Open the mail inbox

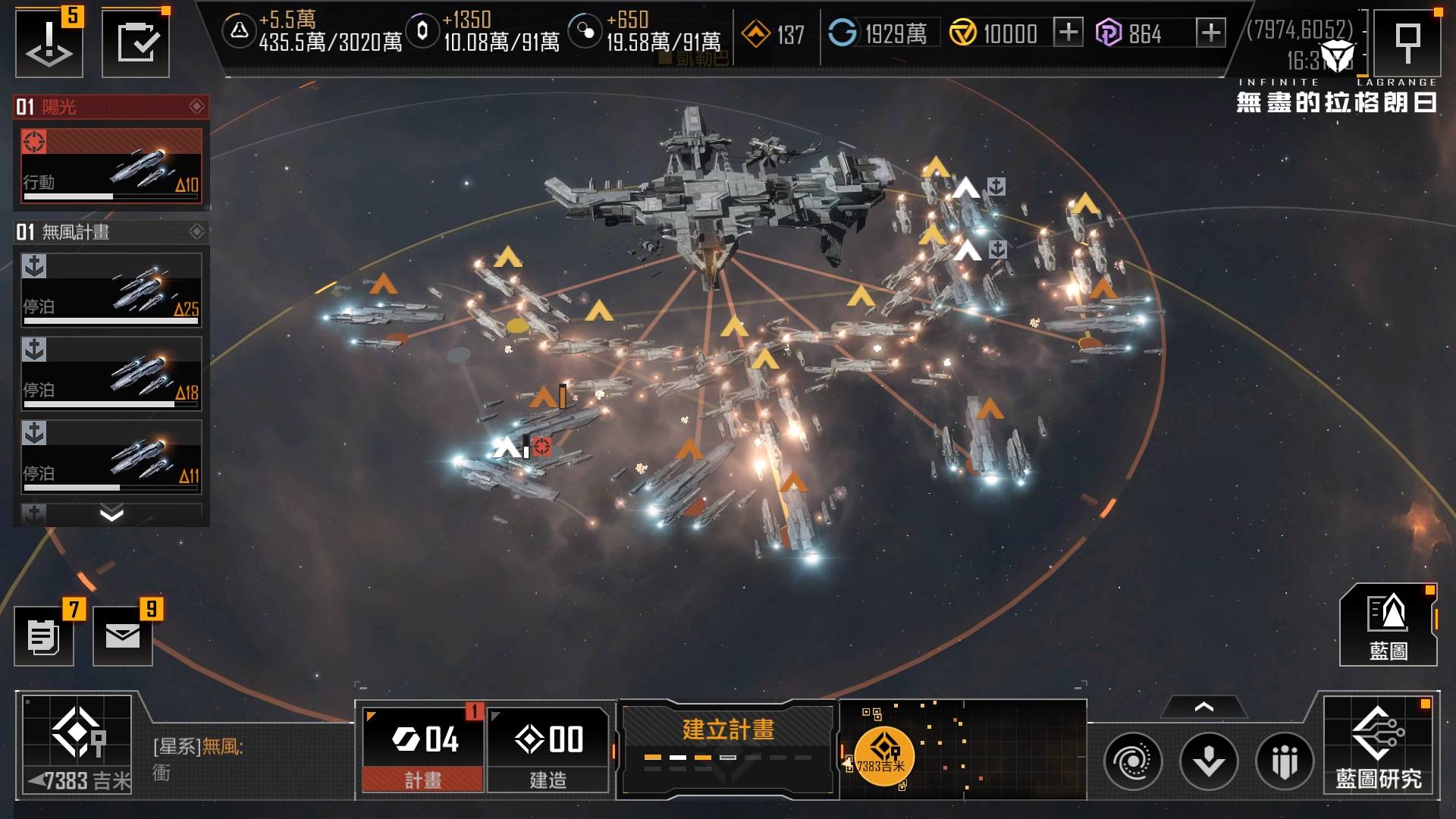[x=123, y=636]
